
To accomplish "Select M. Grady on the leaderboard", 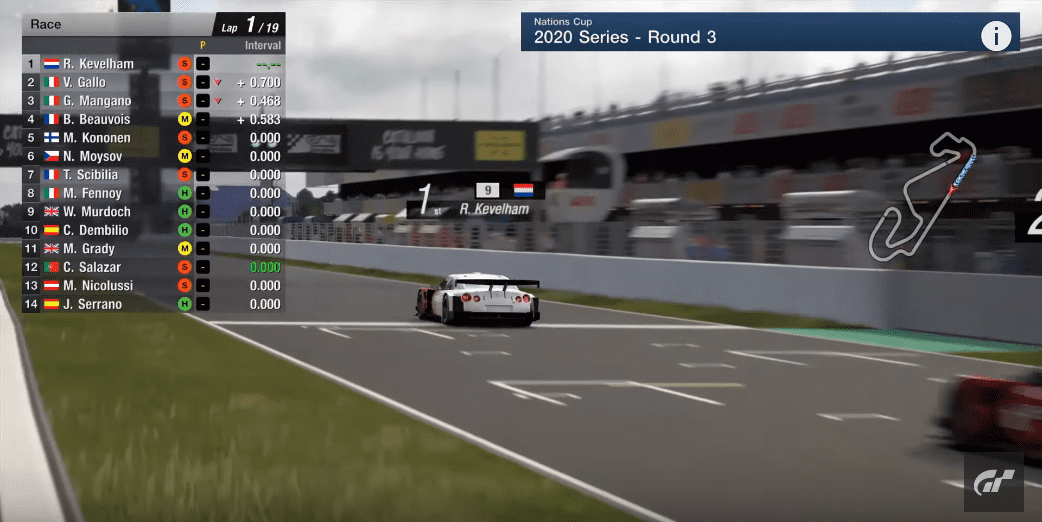I will tap(89, 249).
